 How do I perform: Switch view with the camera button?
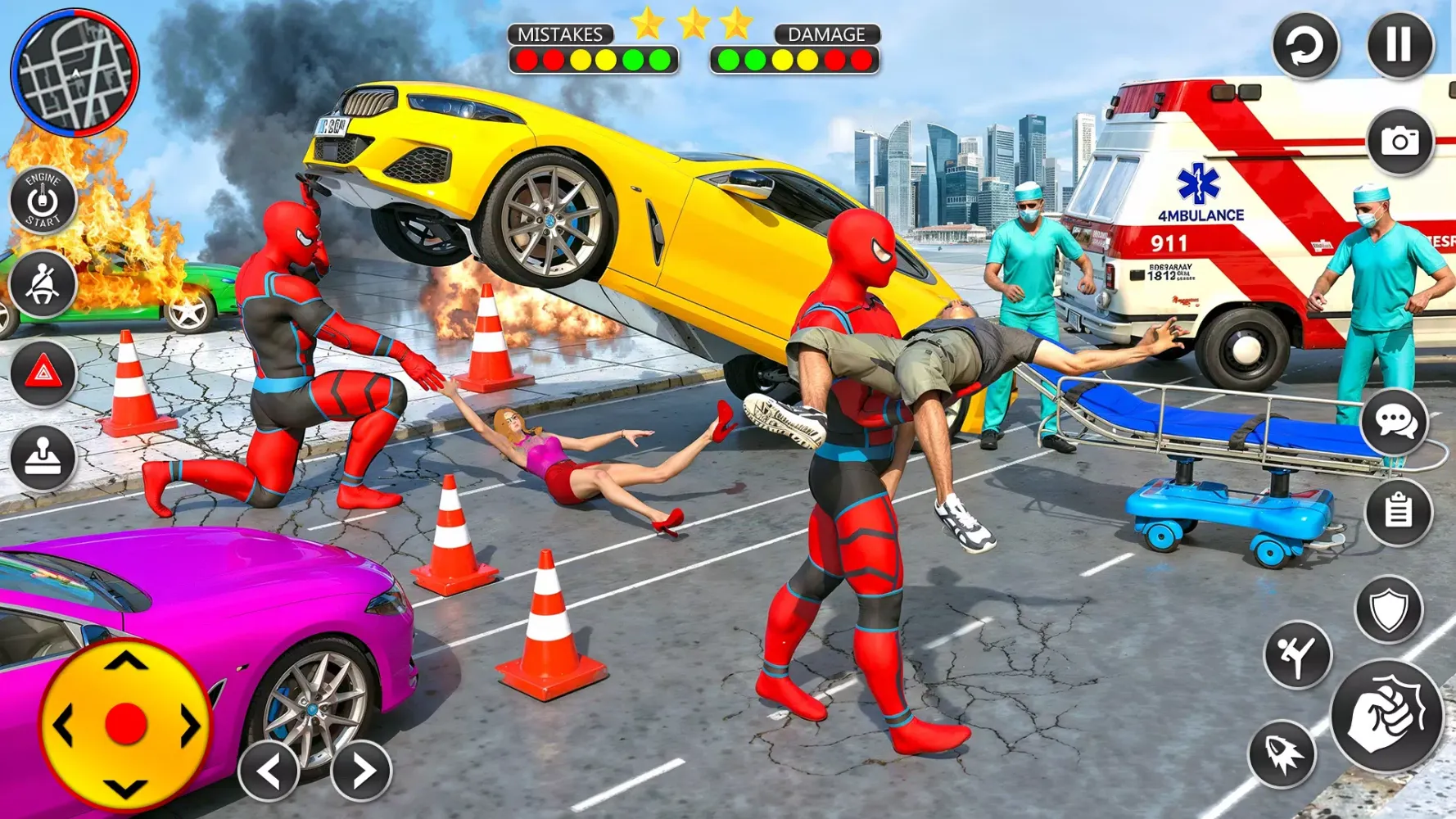click(x=1399, y=142)
